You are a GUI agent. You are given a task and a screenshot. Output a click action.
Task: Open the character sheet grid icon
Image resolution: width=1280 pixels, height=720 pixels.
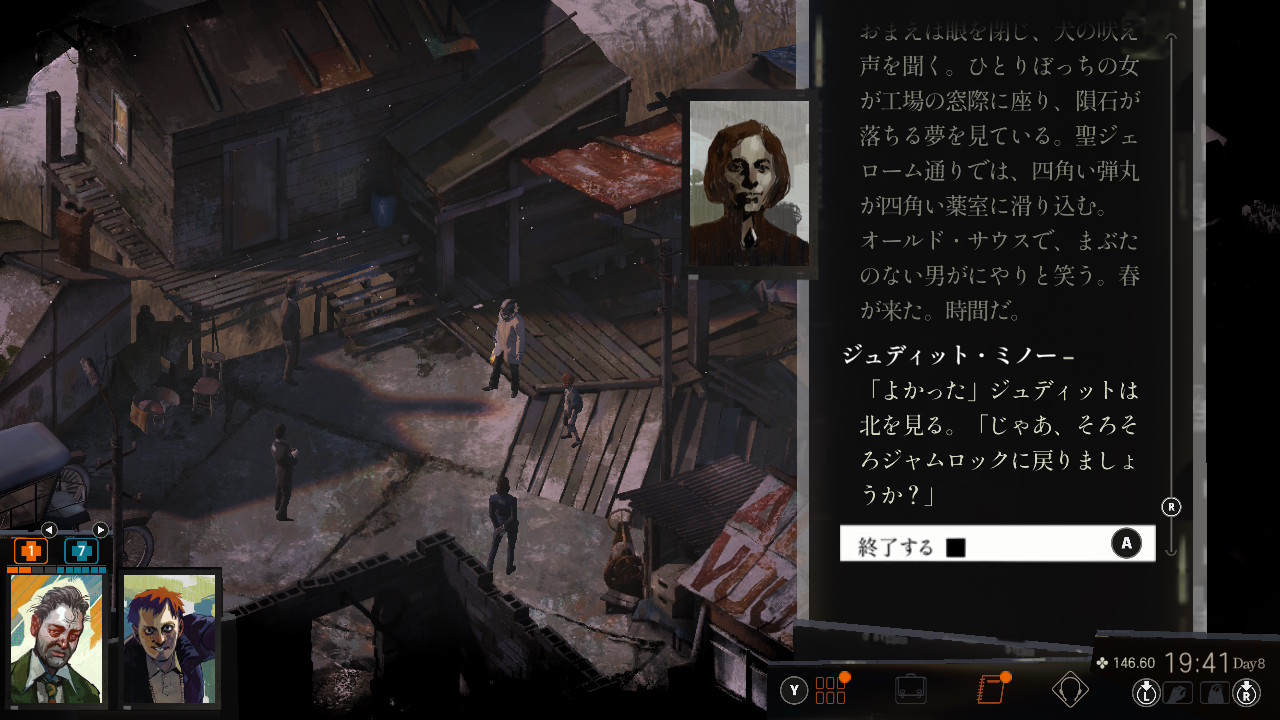[831, 690]
